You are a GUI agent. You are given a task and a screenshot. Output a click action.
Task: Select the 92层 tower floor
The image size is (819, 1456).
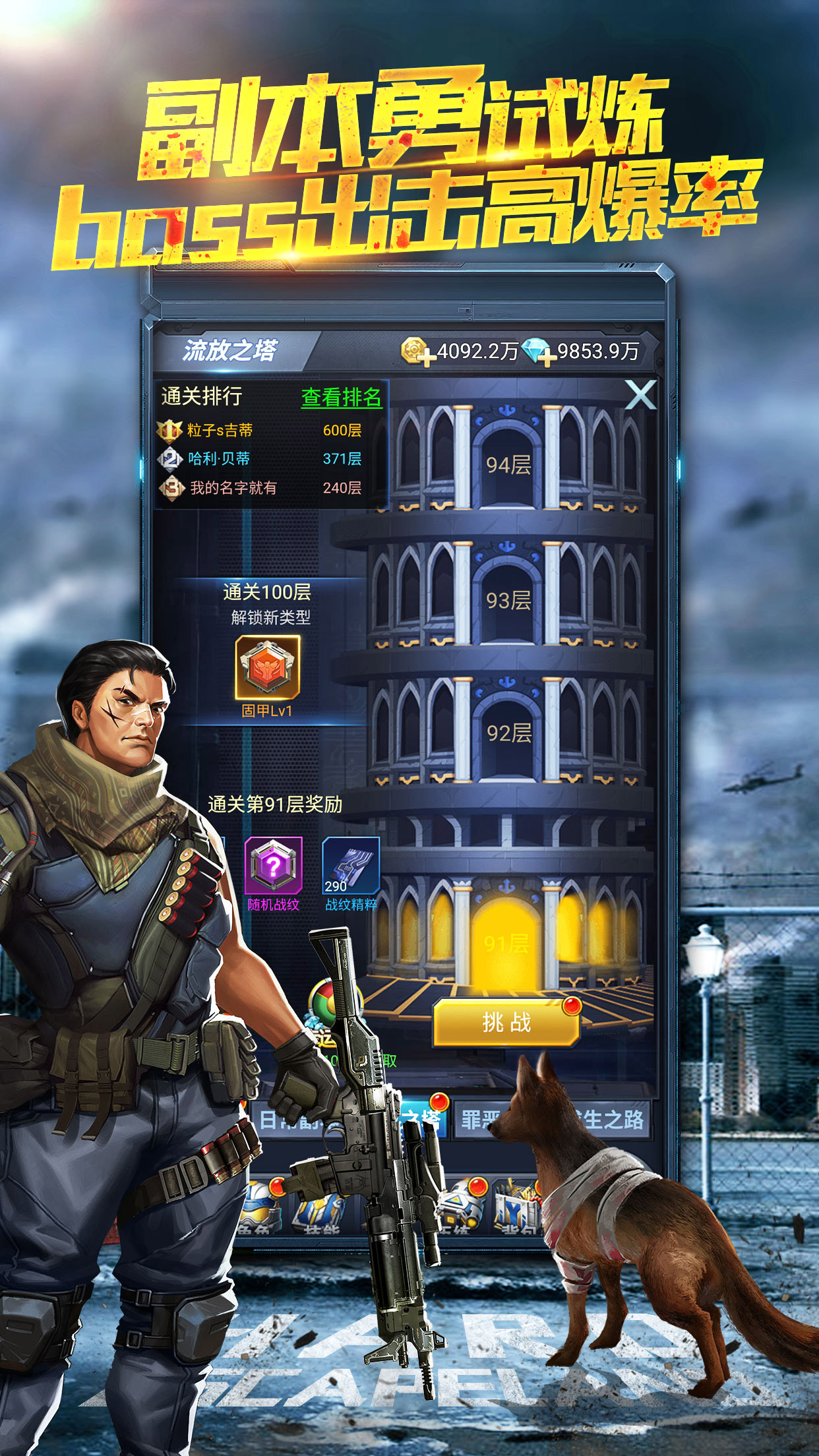pos(508,733)
